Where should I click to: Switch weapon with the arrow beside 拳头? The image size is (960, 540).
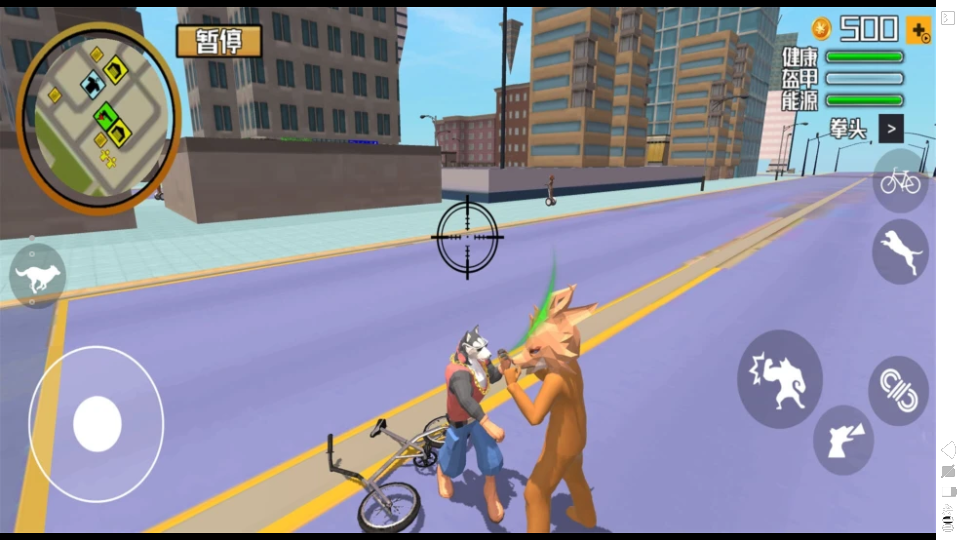coord(890,128)
